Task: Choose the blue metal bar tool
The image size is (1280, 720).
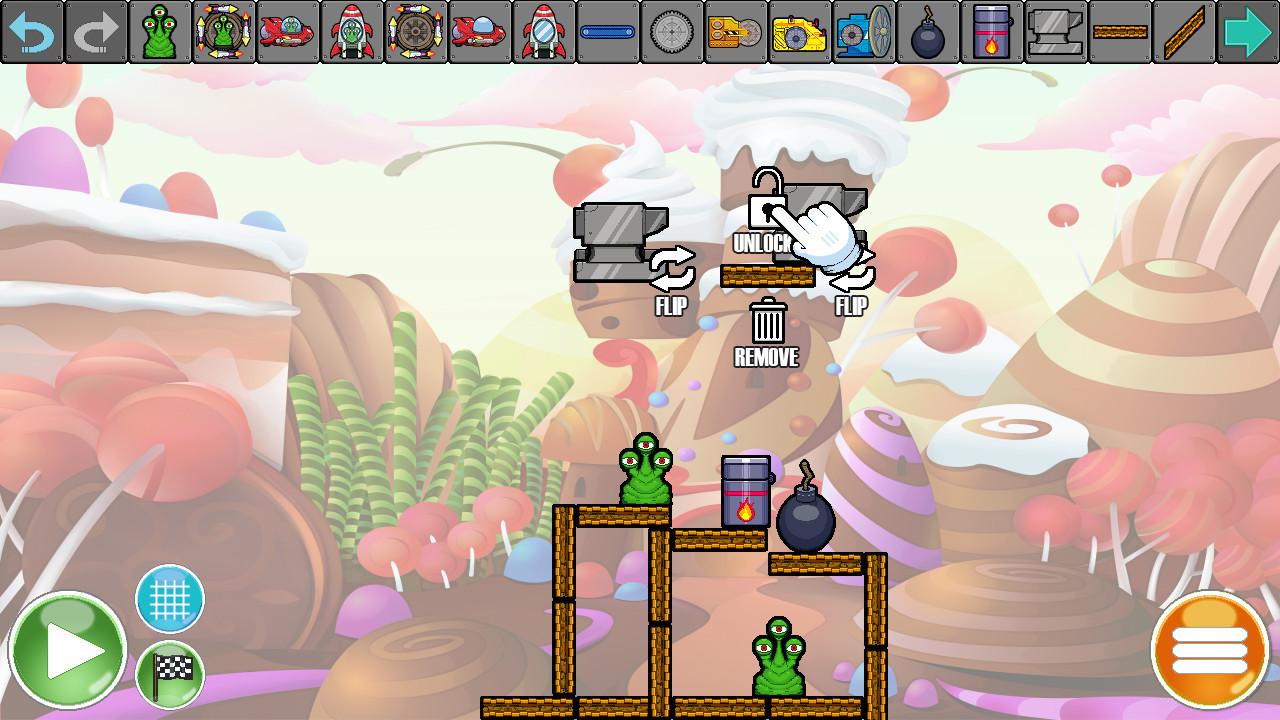Action: pos(606,30)
